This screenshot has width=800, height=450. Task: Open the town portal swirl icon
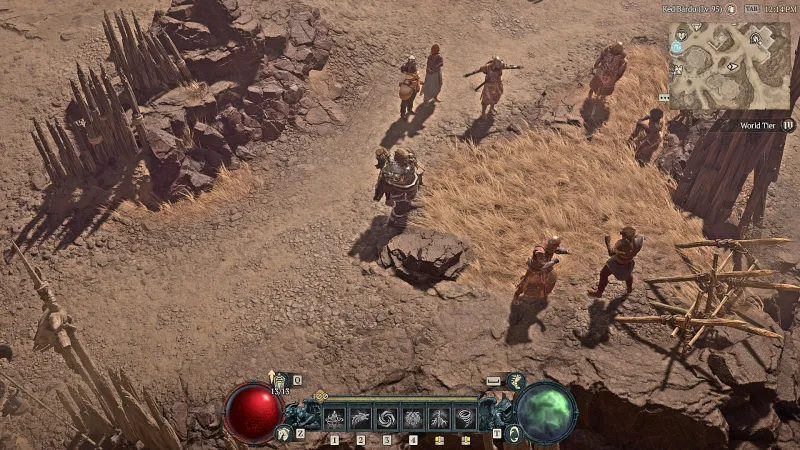tap(514, 432)
